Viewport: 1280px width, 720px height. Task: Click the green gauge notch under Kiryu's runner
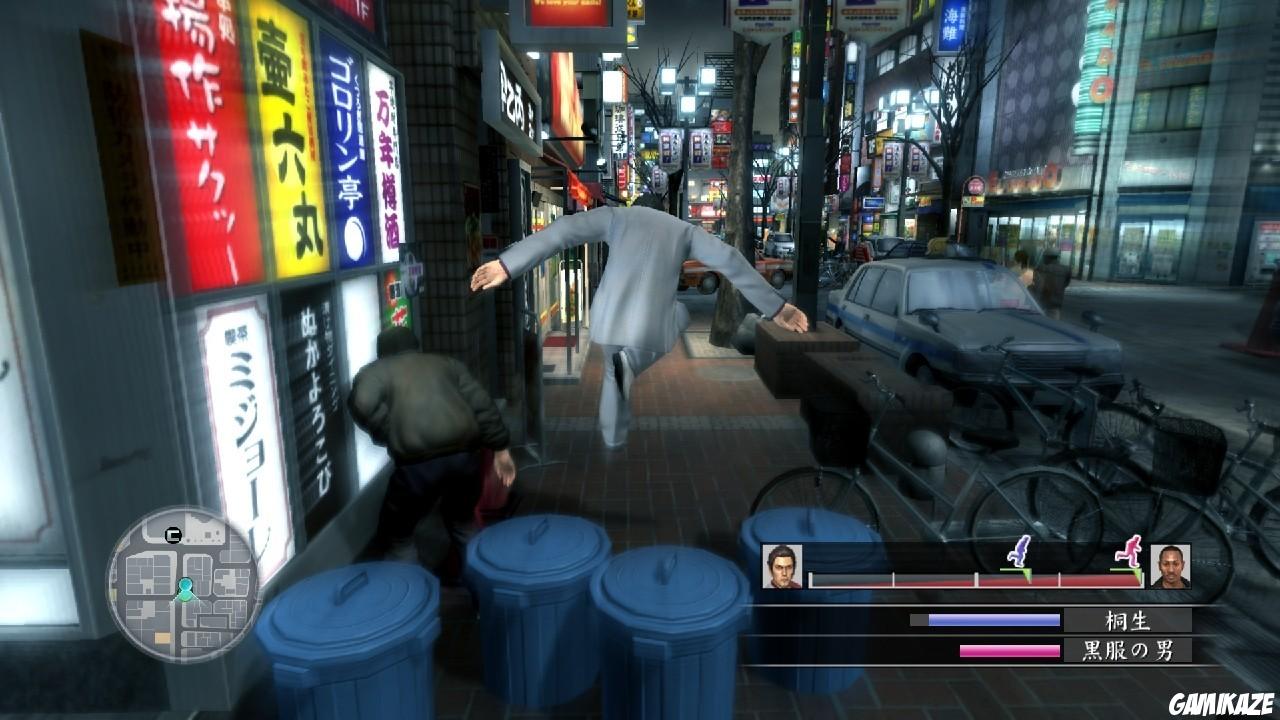click(x=1025, y=574)
